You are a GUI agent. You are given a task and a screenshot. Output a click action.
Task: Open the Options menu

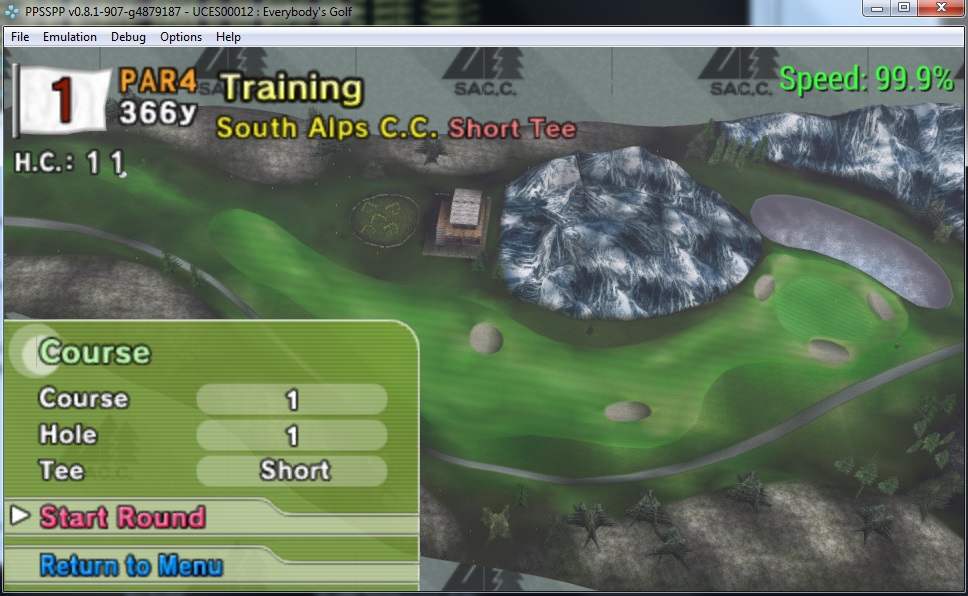coord(181,37)
